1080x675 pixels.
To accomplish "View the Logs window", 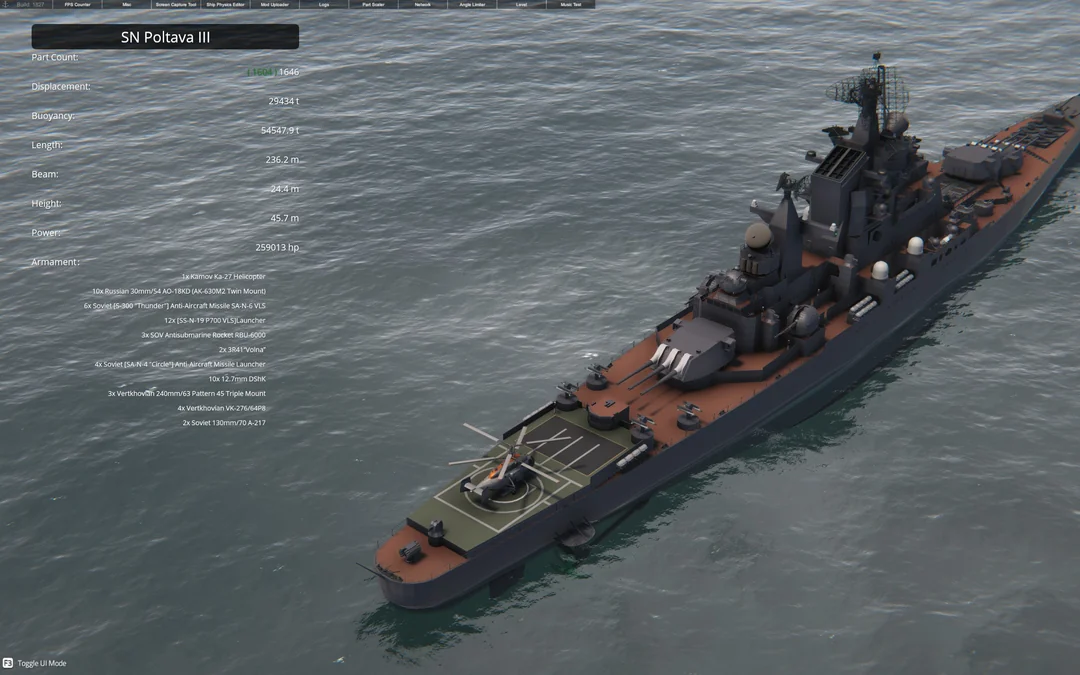I will [324, 4].
